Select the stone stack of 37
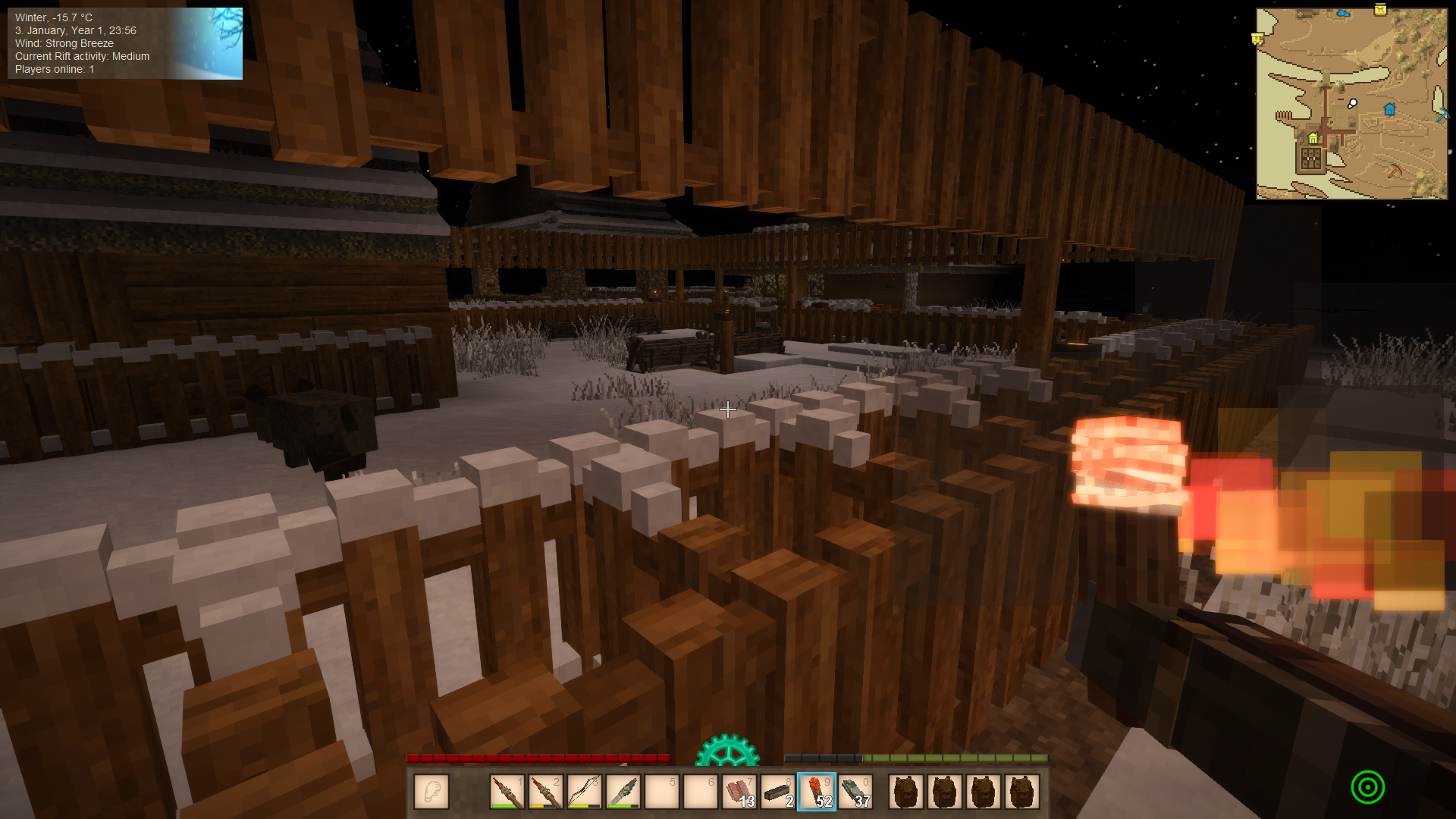Screen dimensions: 1456x819 855,792
